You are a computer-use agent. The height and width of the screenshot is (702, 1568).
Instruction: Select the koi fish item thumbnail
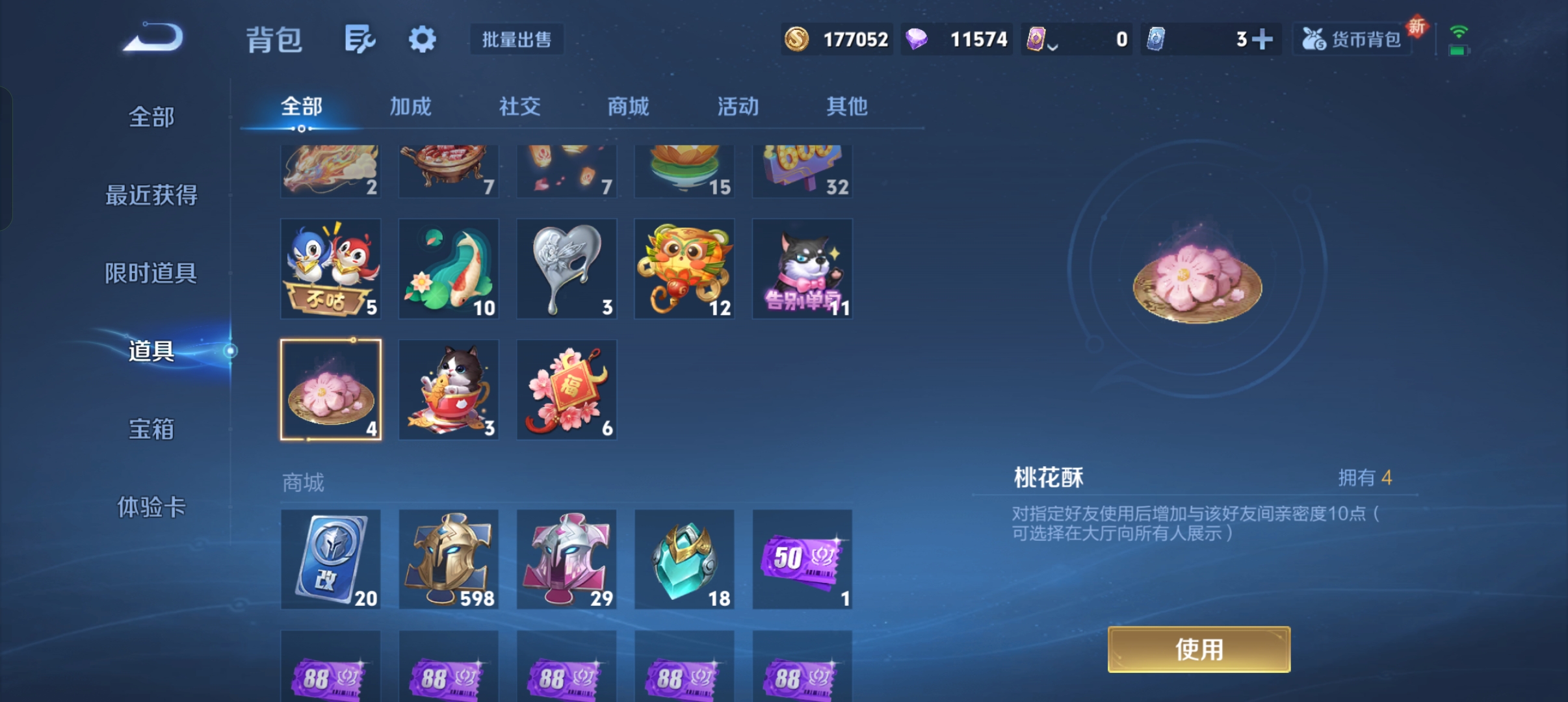449,268
